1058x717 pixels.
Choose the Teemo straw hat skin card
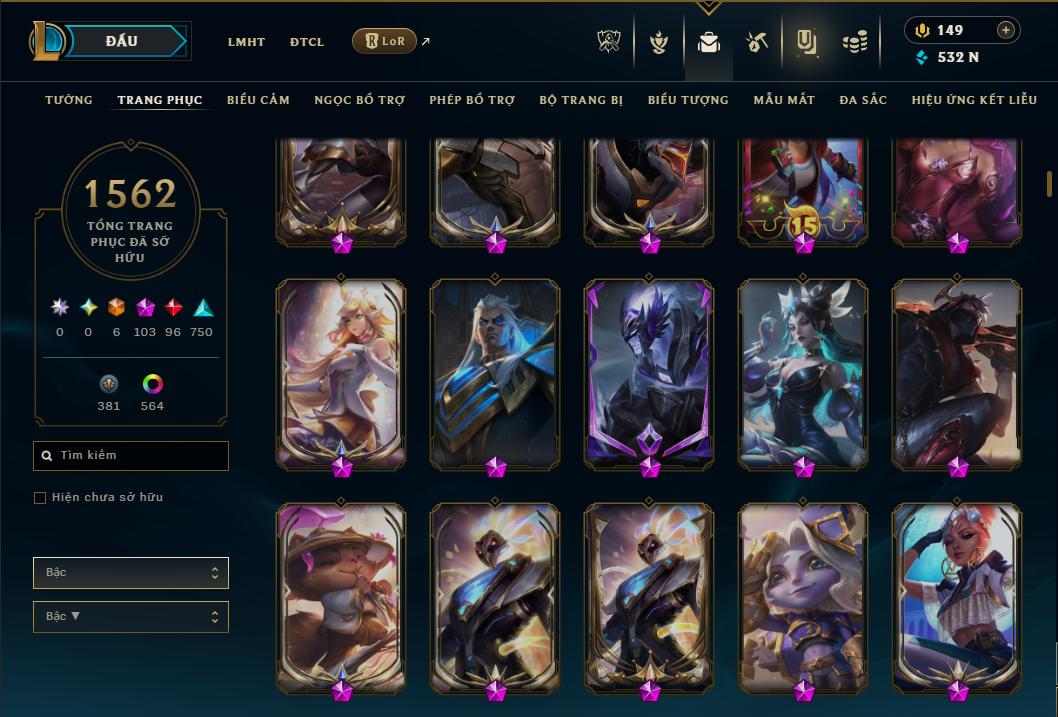pyautogui.click(x=341, y=596)
